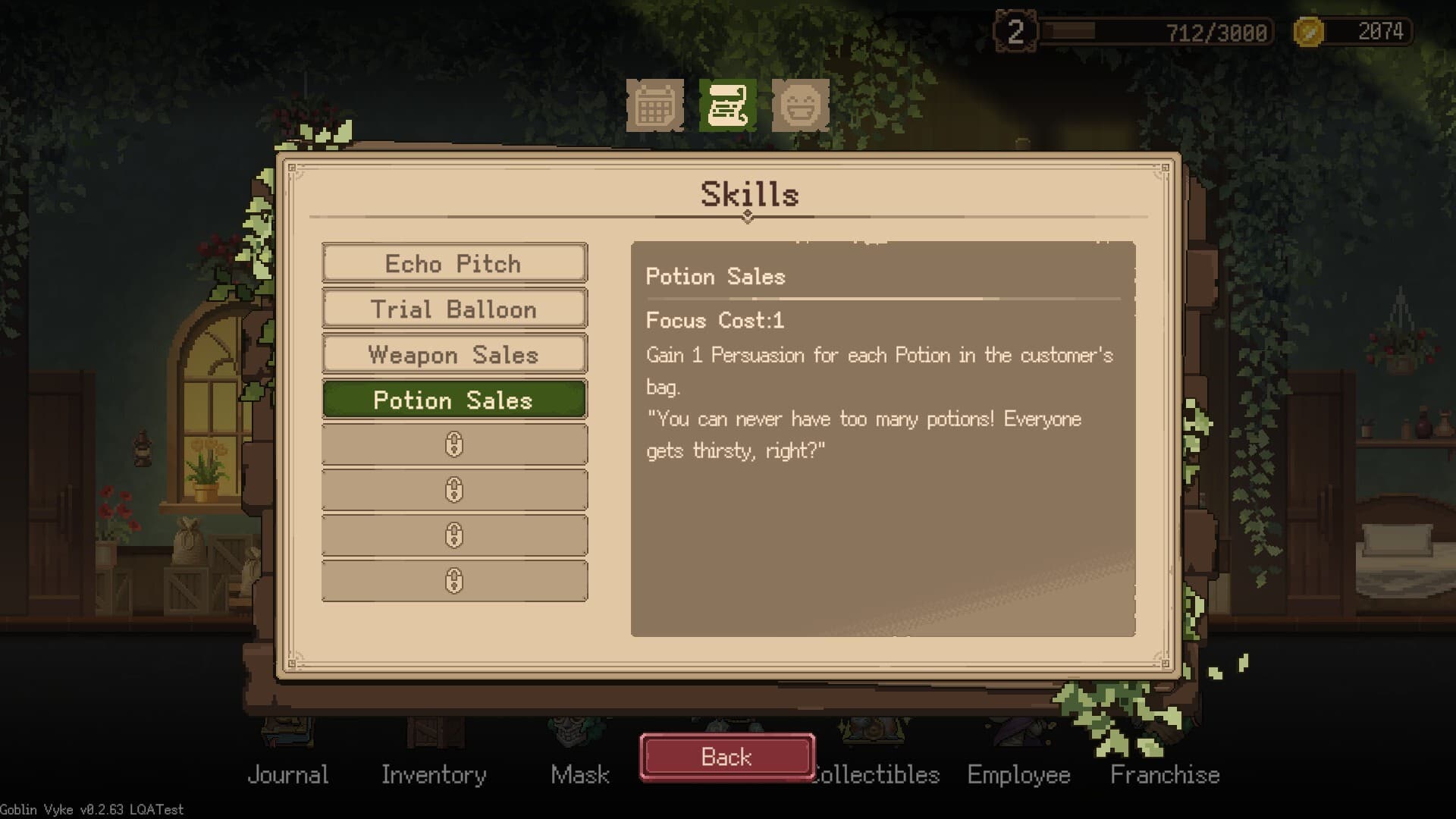
Task: Open the Journal menu
Action: click(x=289, y=775)
